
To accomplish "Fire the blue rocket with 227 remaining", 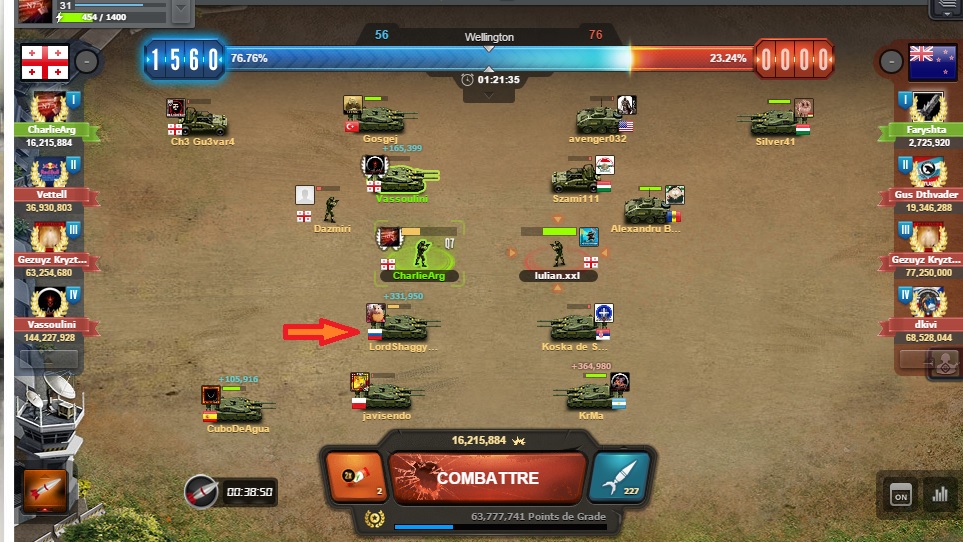I will [623, 476].
